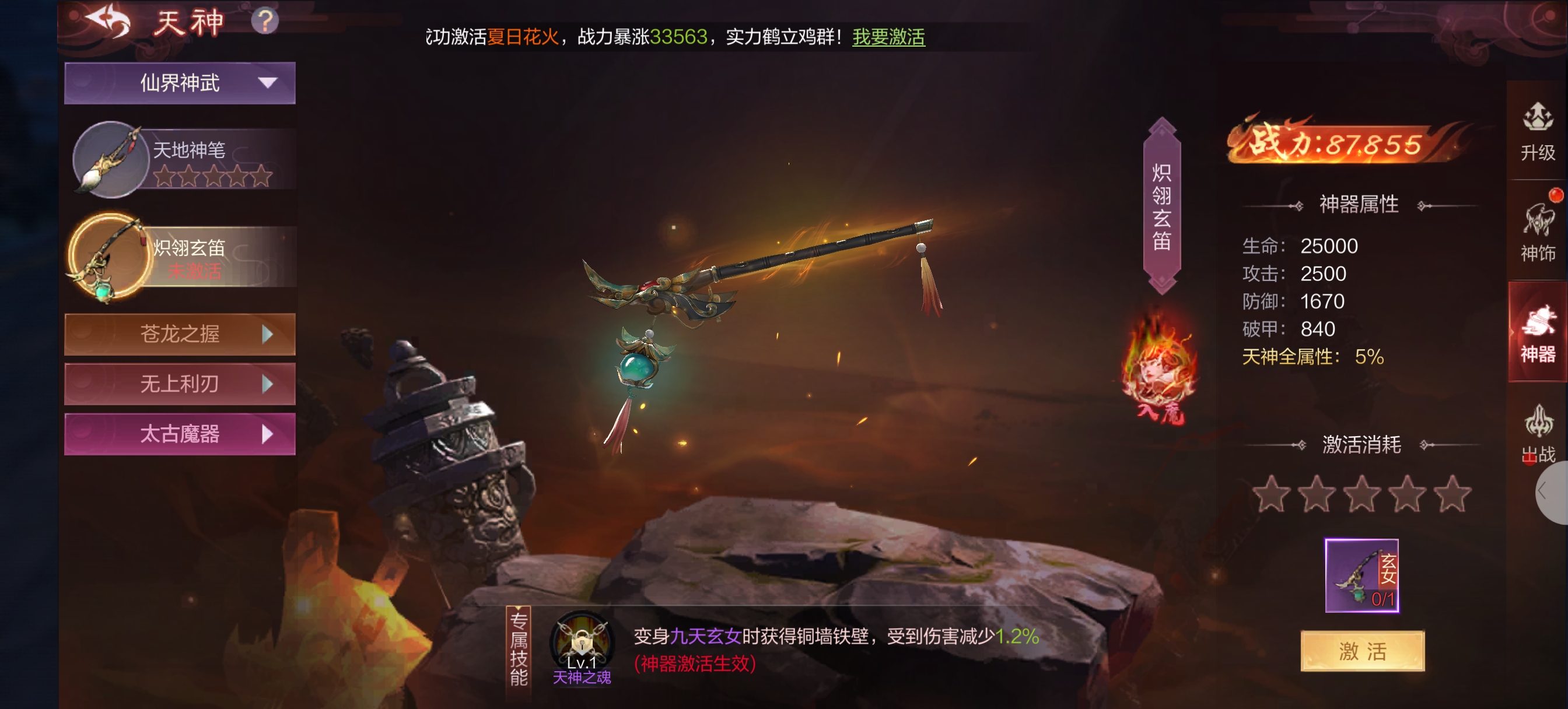Expand the 无上利刃 category
The height and width of the screenshot is (709, 1568).
click(180, 384)
